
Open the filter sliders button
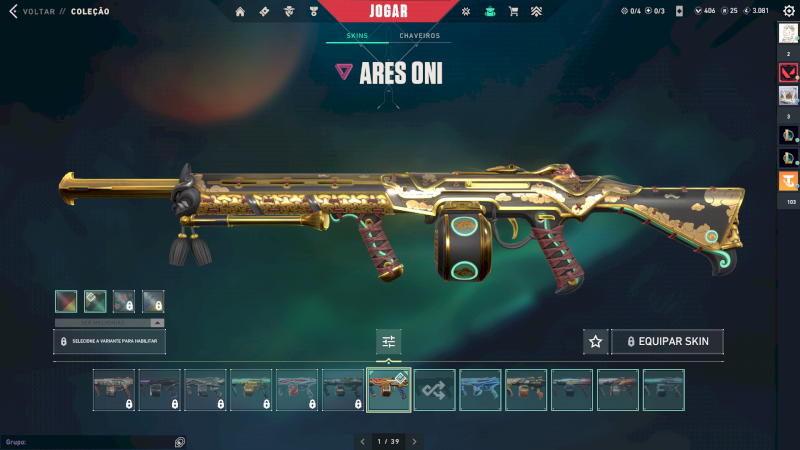(x=389, y=342)
